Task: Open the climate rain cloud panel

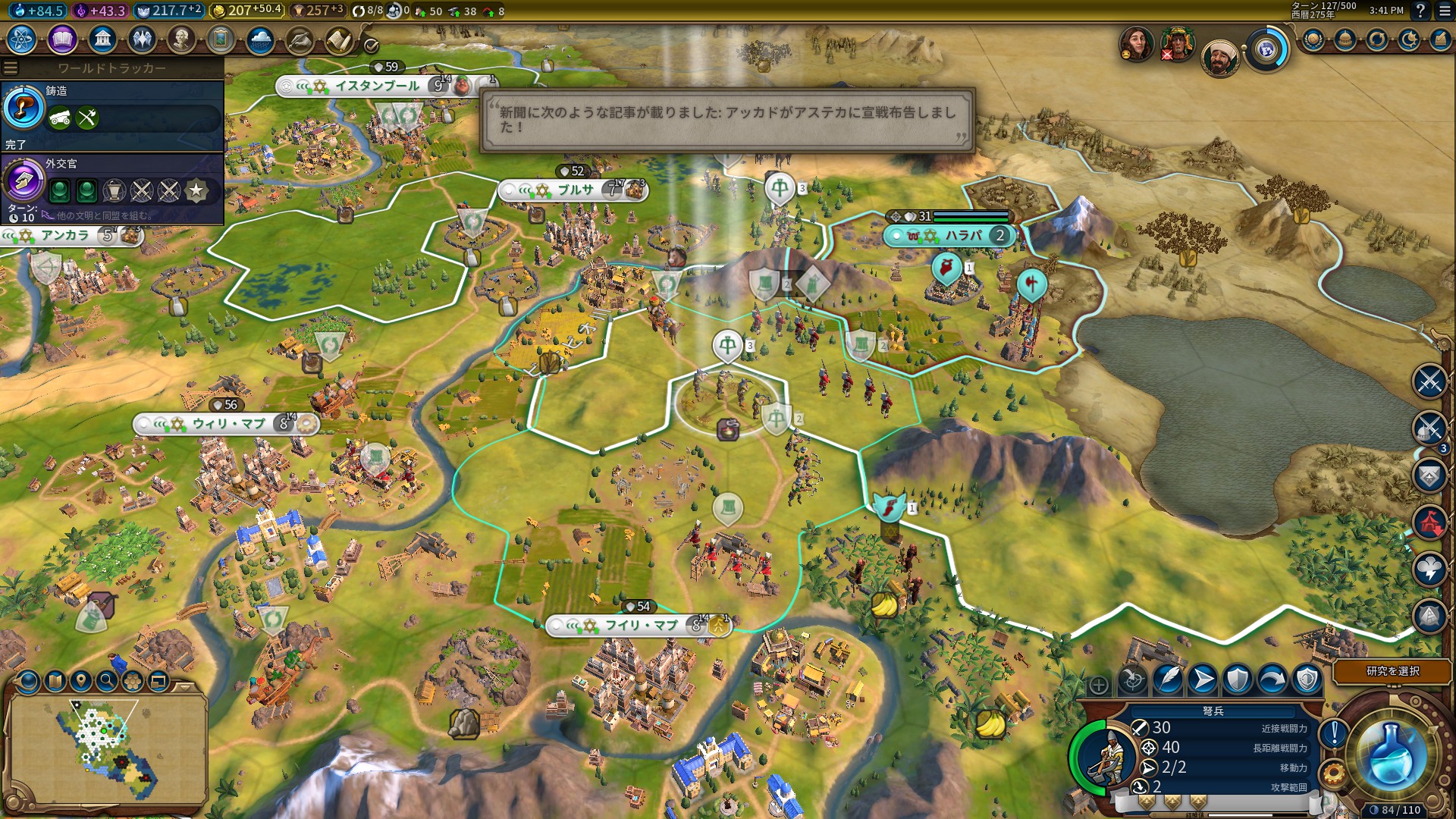Action: pos(260,39)
